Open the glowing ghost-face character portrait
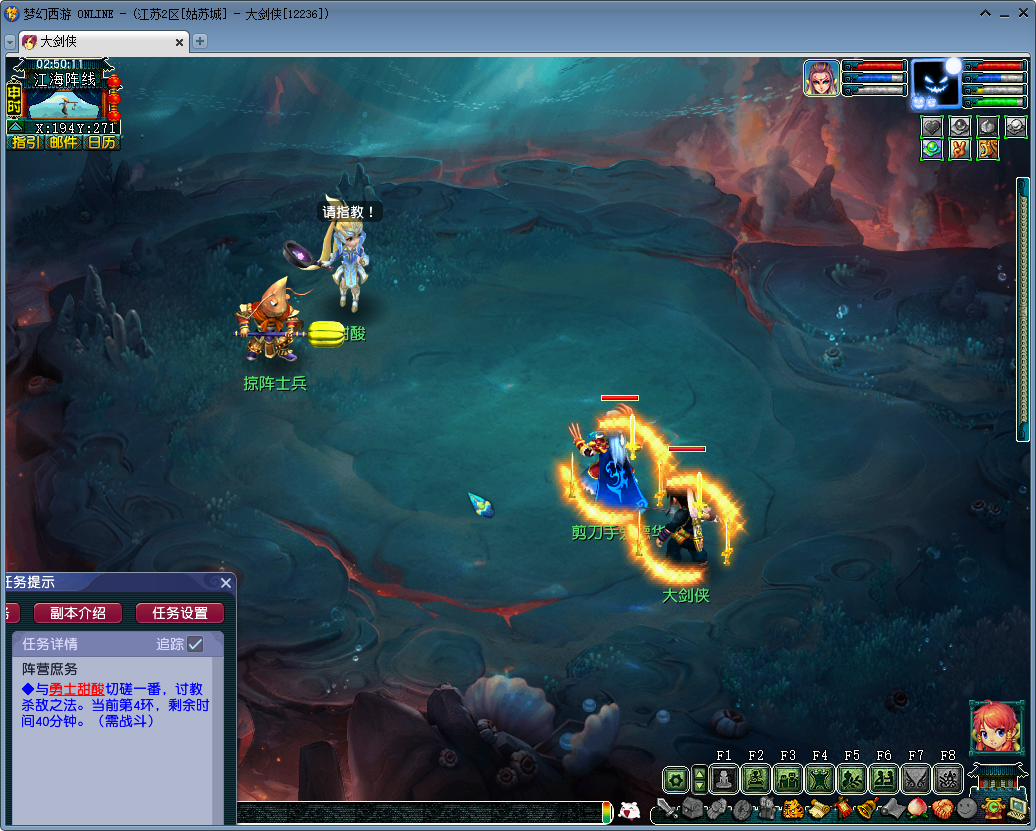1036x831 pixels. tap(935, 84)
